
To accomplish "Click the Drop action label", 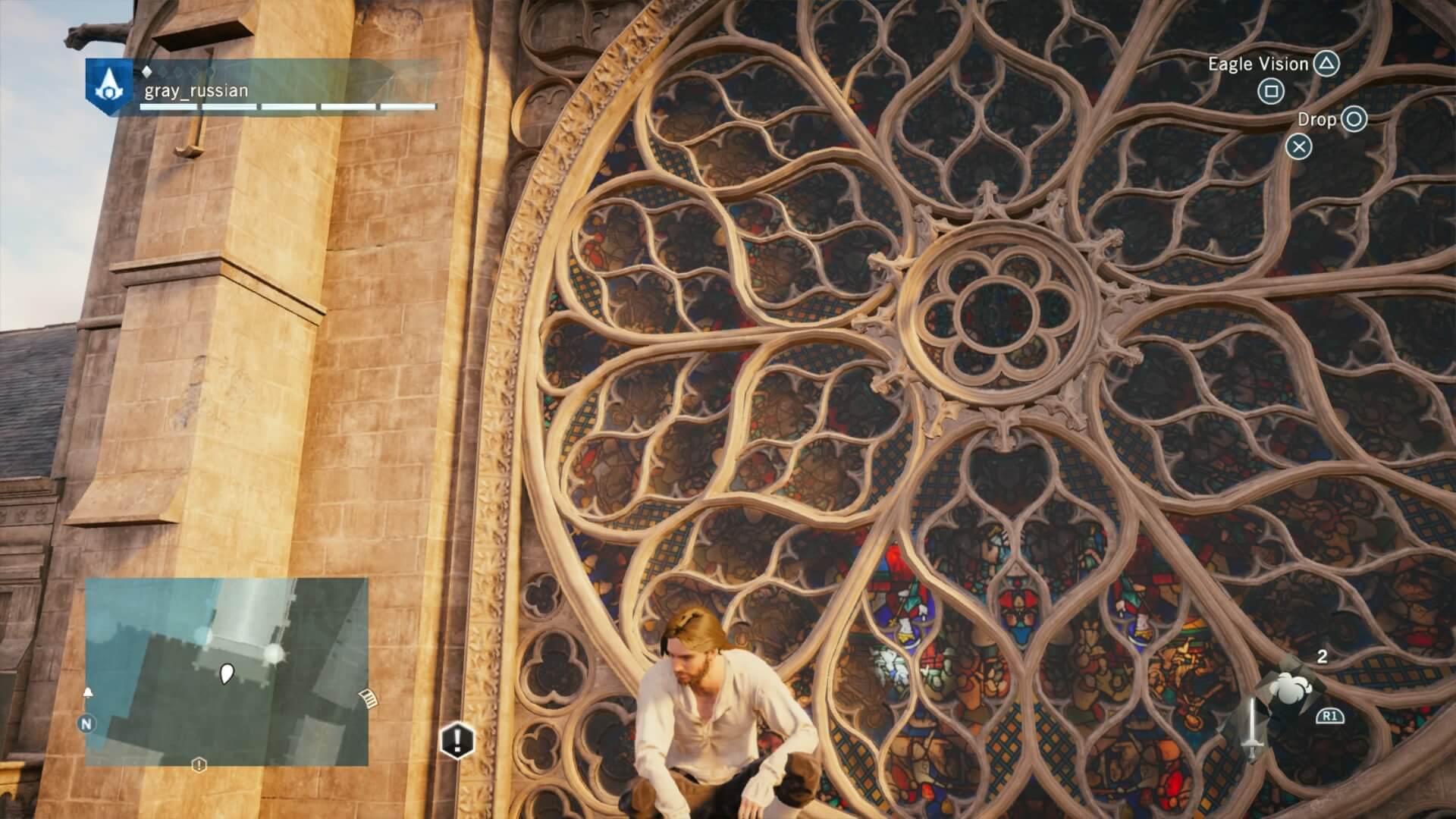I will 1317,120.
